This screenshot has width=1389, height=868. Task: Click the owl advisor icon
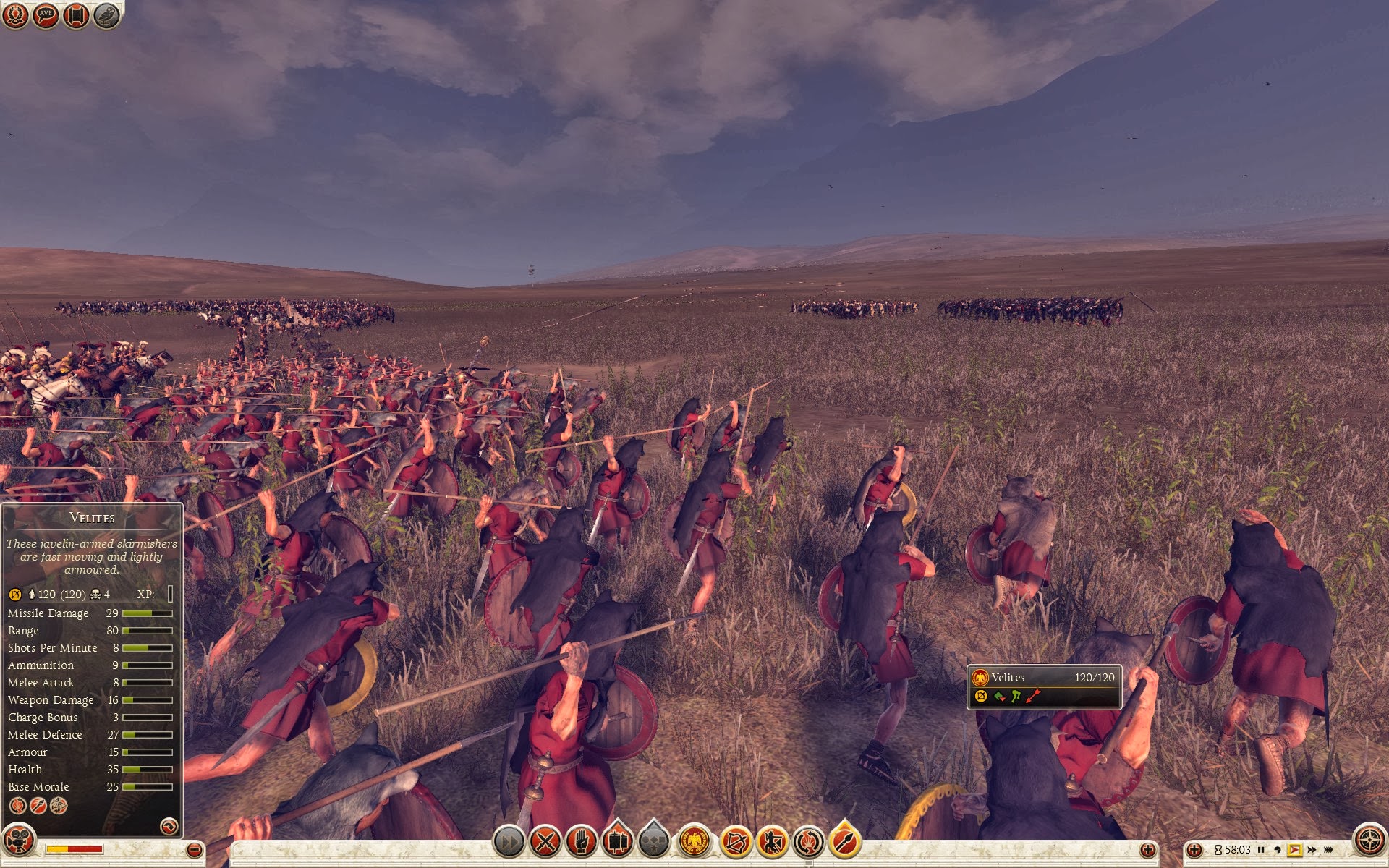[x=106, y=15]
